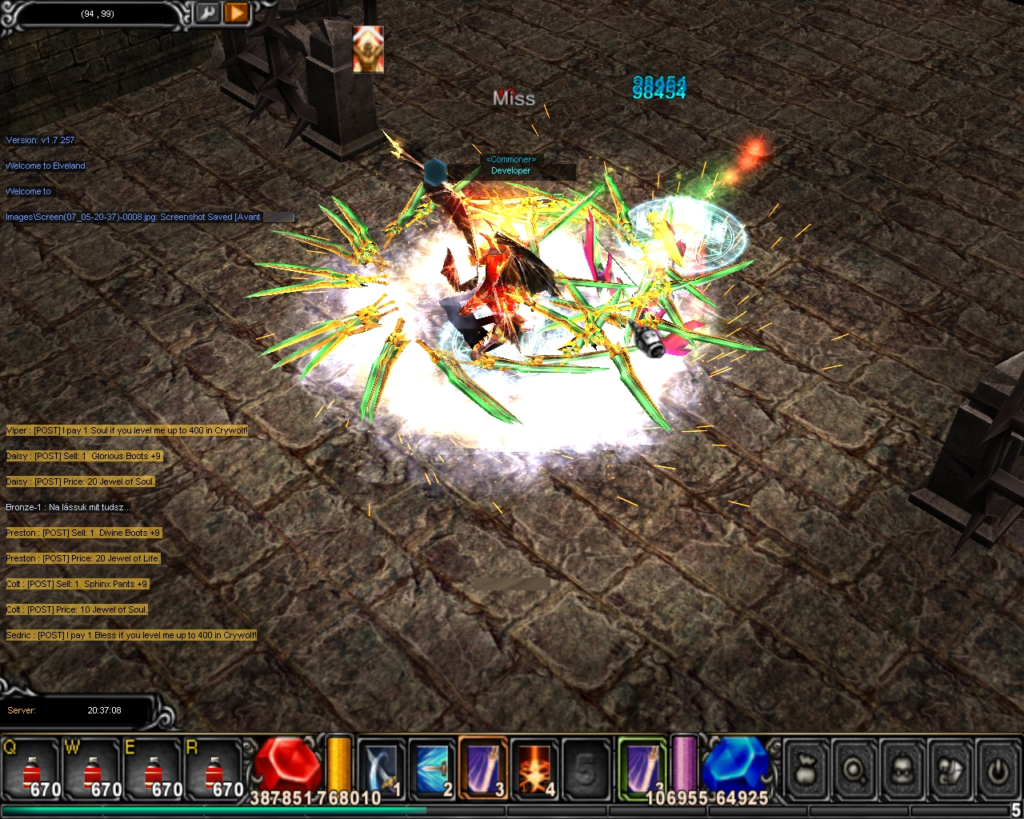
Task: Use the potion in the R slot
Action: (x=213, y=769)
